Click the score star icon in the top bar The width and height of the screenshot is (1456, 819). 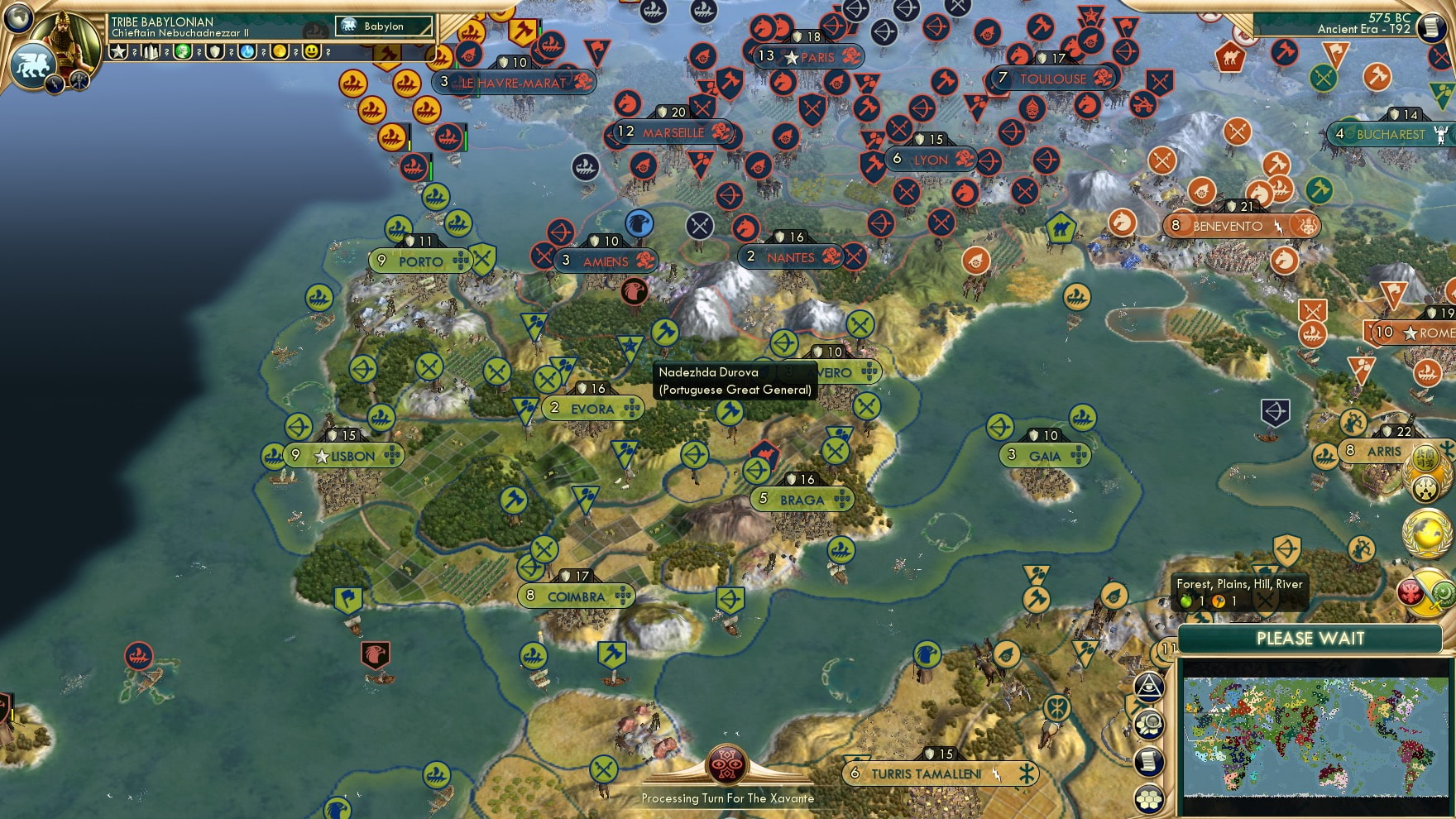117,51
